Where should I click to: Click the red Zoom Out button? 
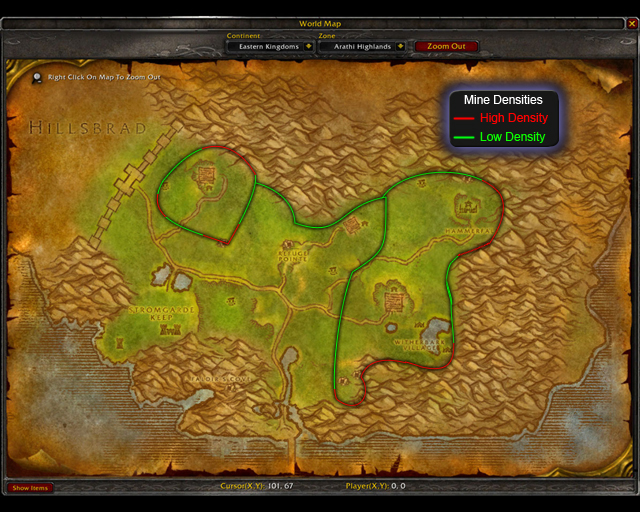coord(446,46)
